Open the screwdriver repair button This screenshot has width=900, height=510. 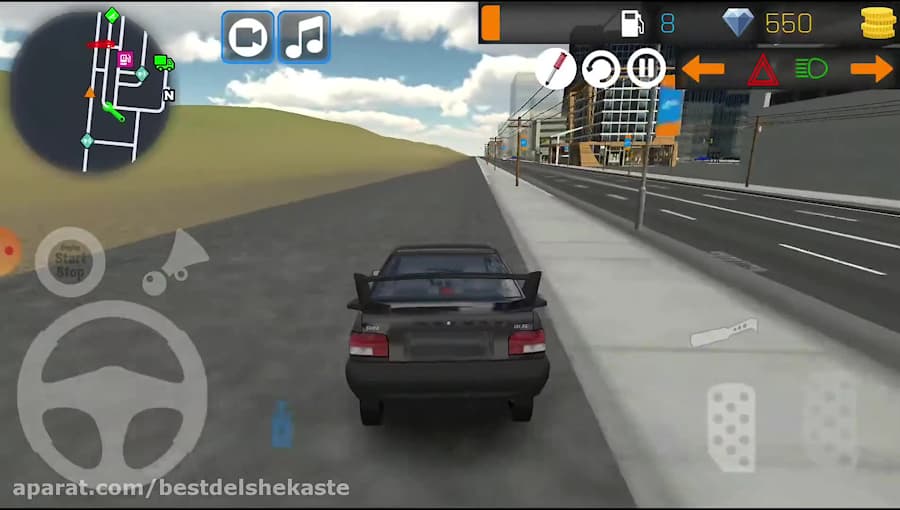(555, 69)
